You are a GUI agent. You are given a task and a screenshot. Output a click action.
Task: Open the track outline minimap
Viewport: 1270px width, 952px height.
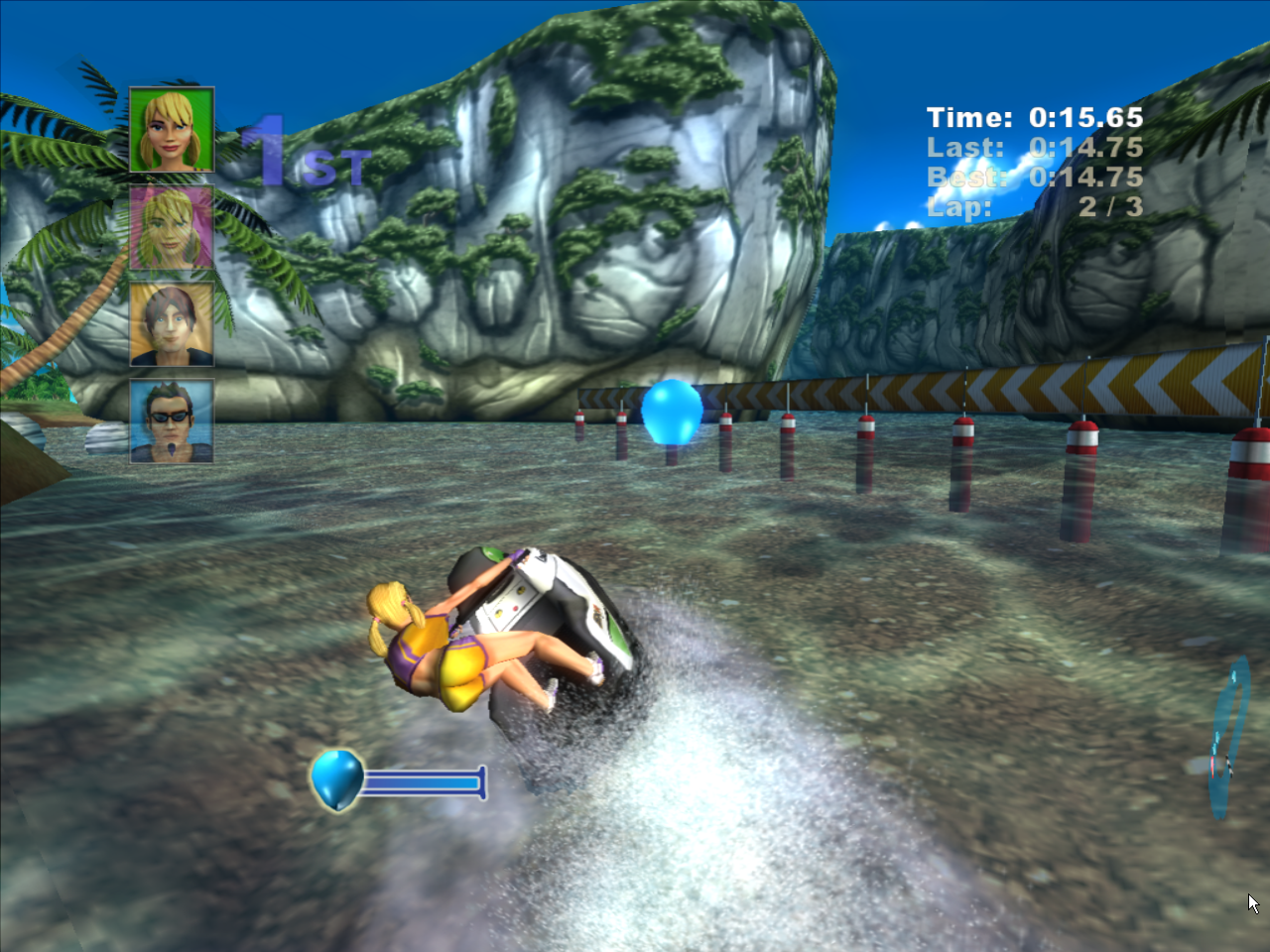(1227, 740)
